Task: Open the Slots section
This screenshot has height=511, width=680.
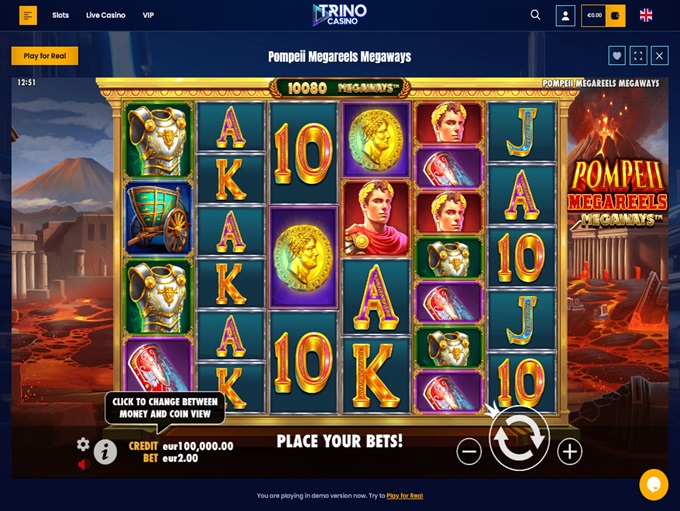Action: (61, 16)
